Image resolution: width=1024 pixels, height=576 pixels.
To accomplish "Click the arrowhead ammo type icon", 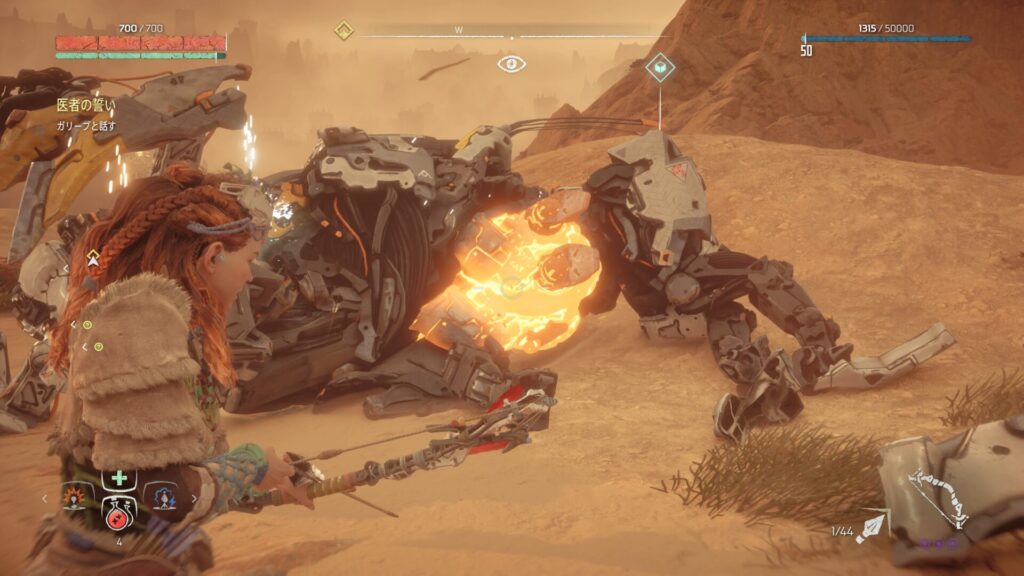I will (x=872, y=523).
